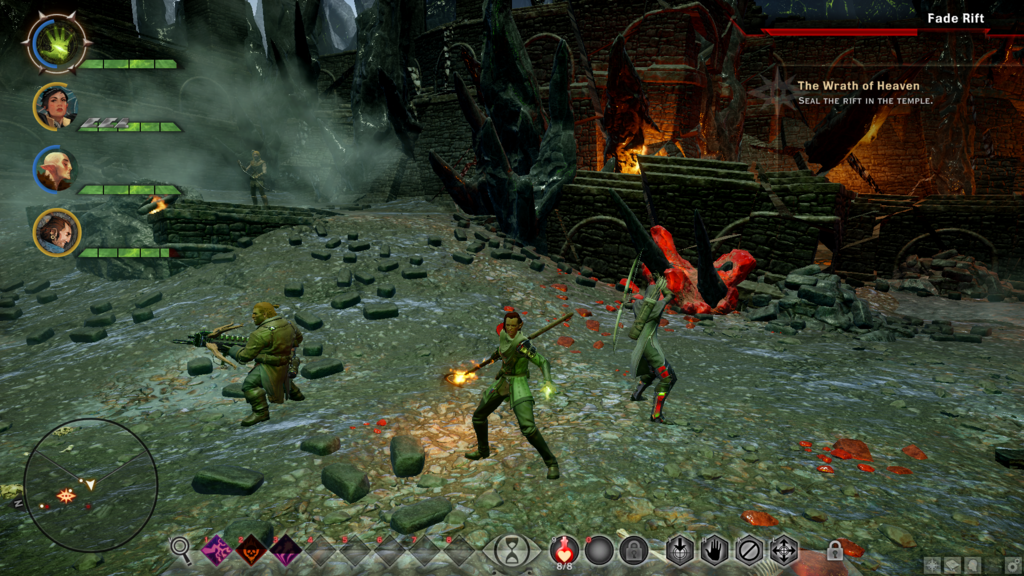Select the four-arrow move command
This screenshot has height=576, width=1024.
coord(783,550)
